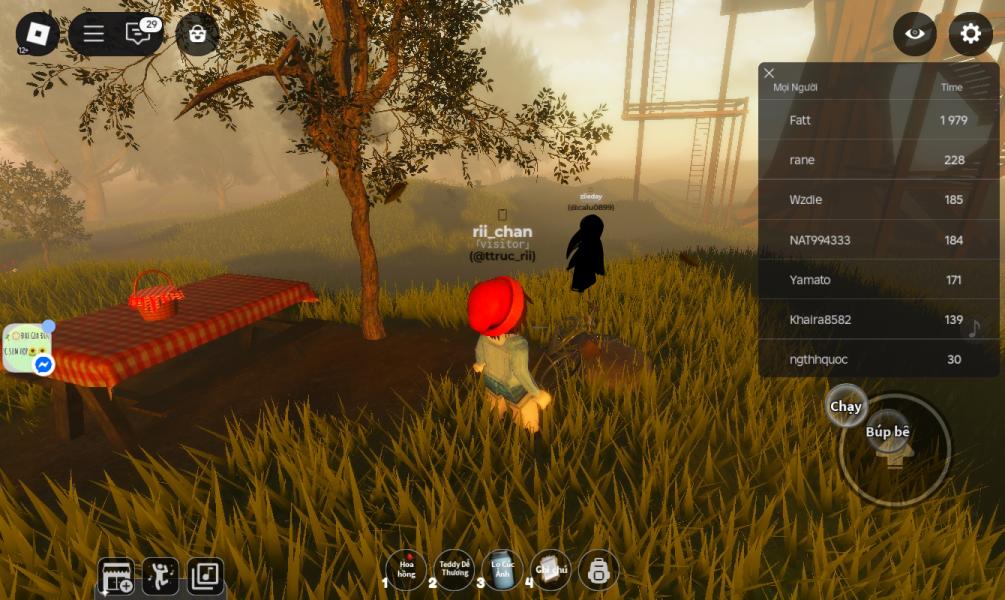
Task: Tap the Chạy run button
Action: pos(846,406)
